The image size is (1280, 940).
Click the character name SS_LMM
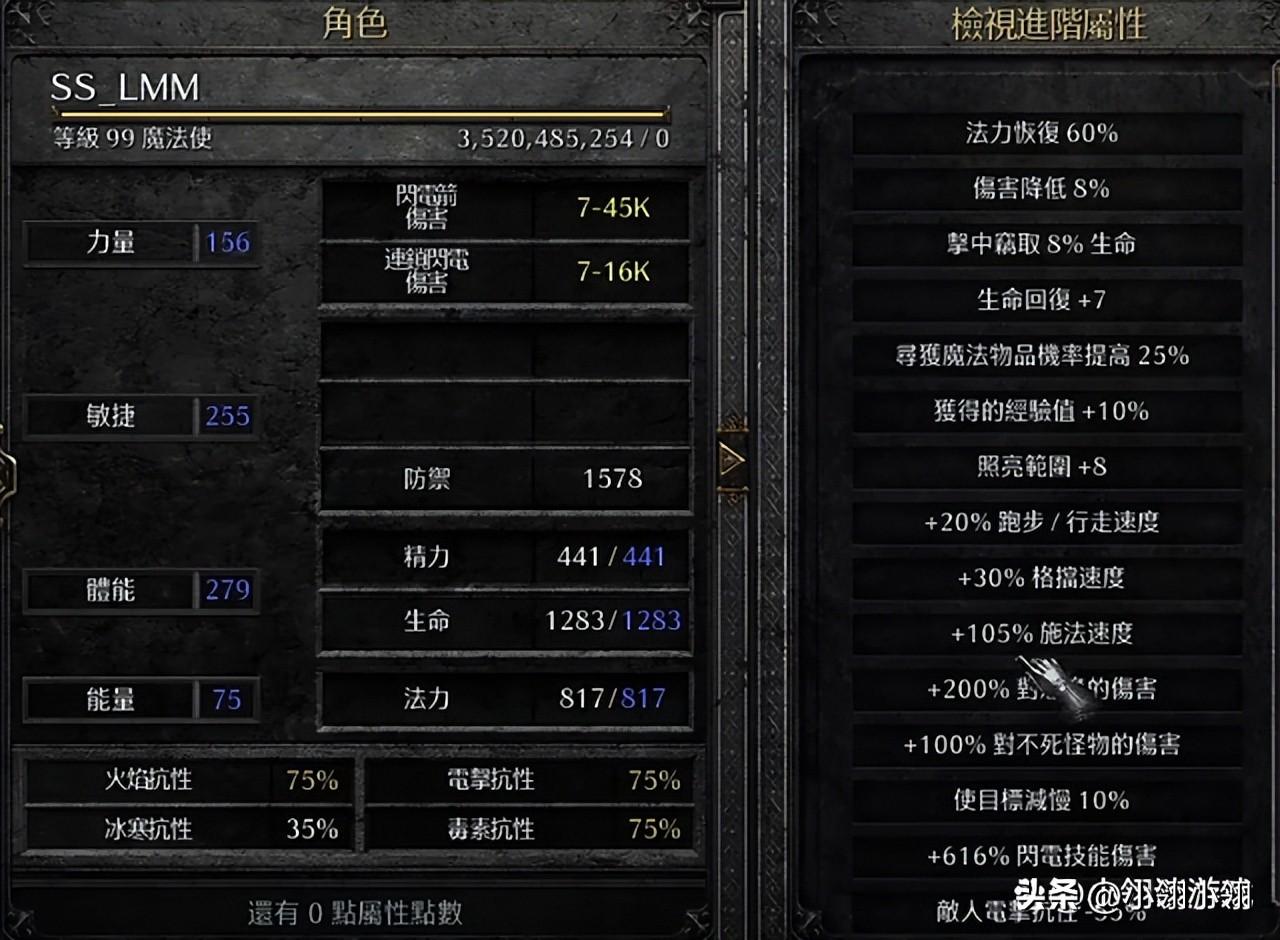pos(122,89)
